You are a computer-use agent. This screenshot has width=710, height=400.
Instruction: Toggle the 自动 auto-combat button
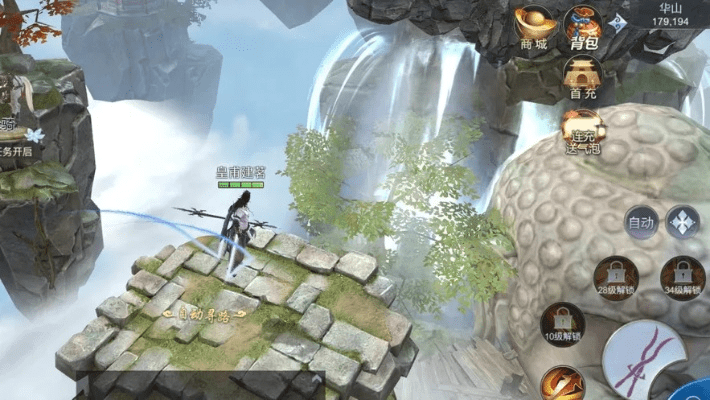640,221
